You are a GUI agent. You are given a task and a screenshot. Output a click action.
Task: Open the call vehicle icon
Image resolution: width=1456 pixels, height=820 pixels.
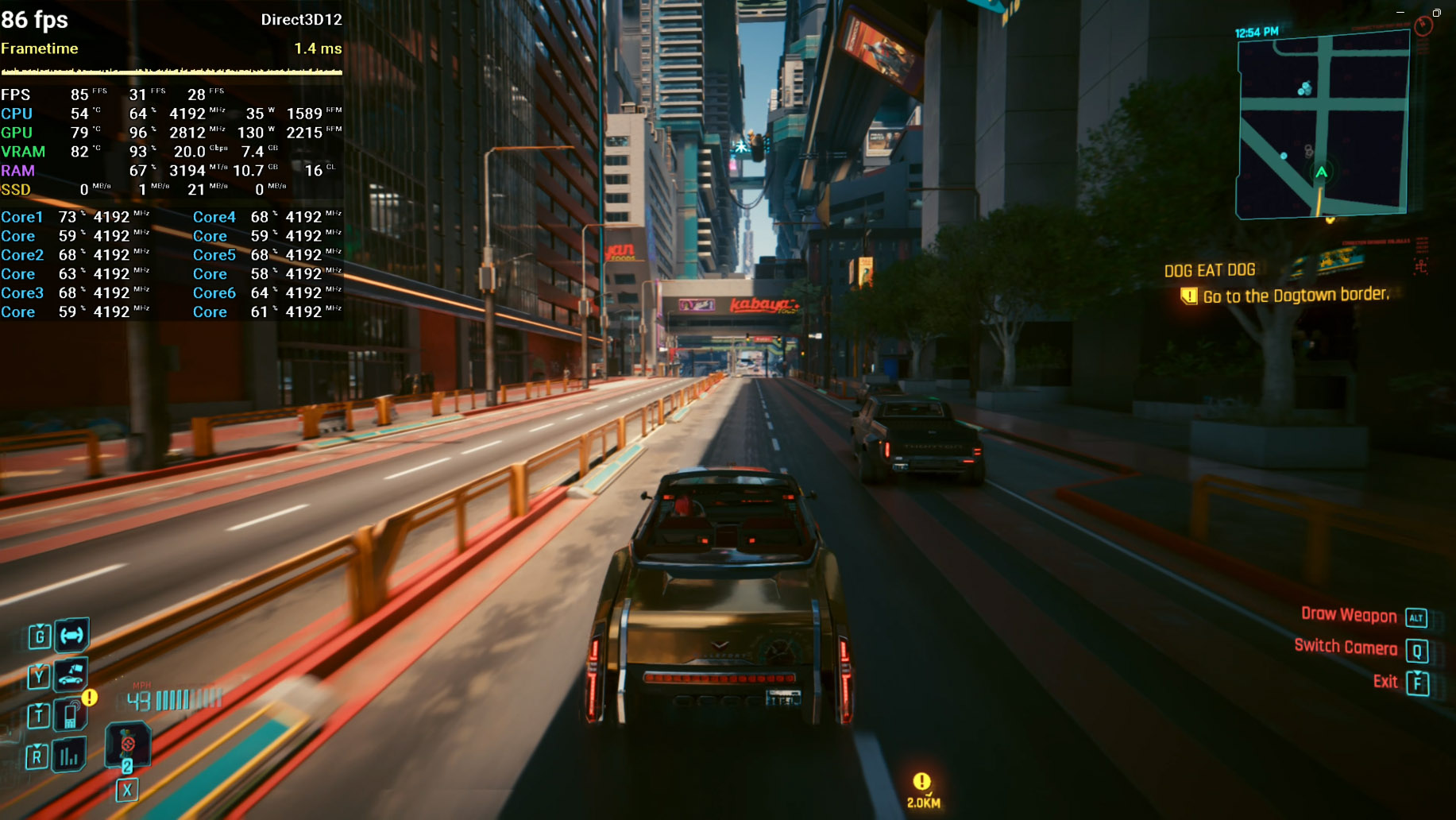pos(71,675)
